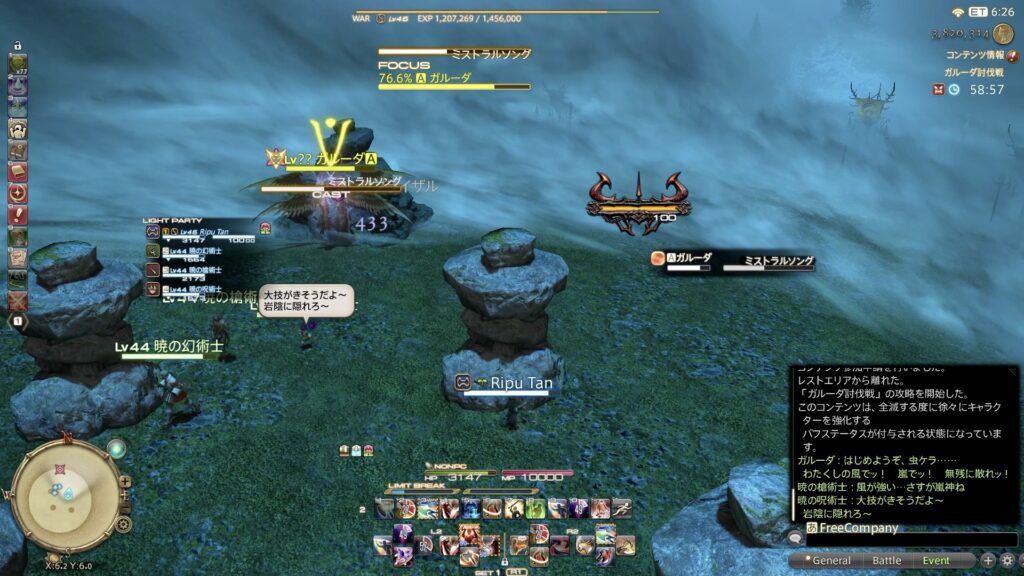Open the chat channel speech bubble selector
The image size is (1024, 576).
[x=796, y=538]
